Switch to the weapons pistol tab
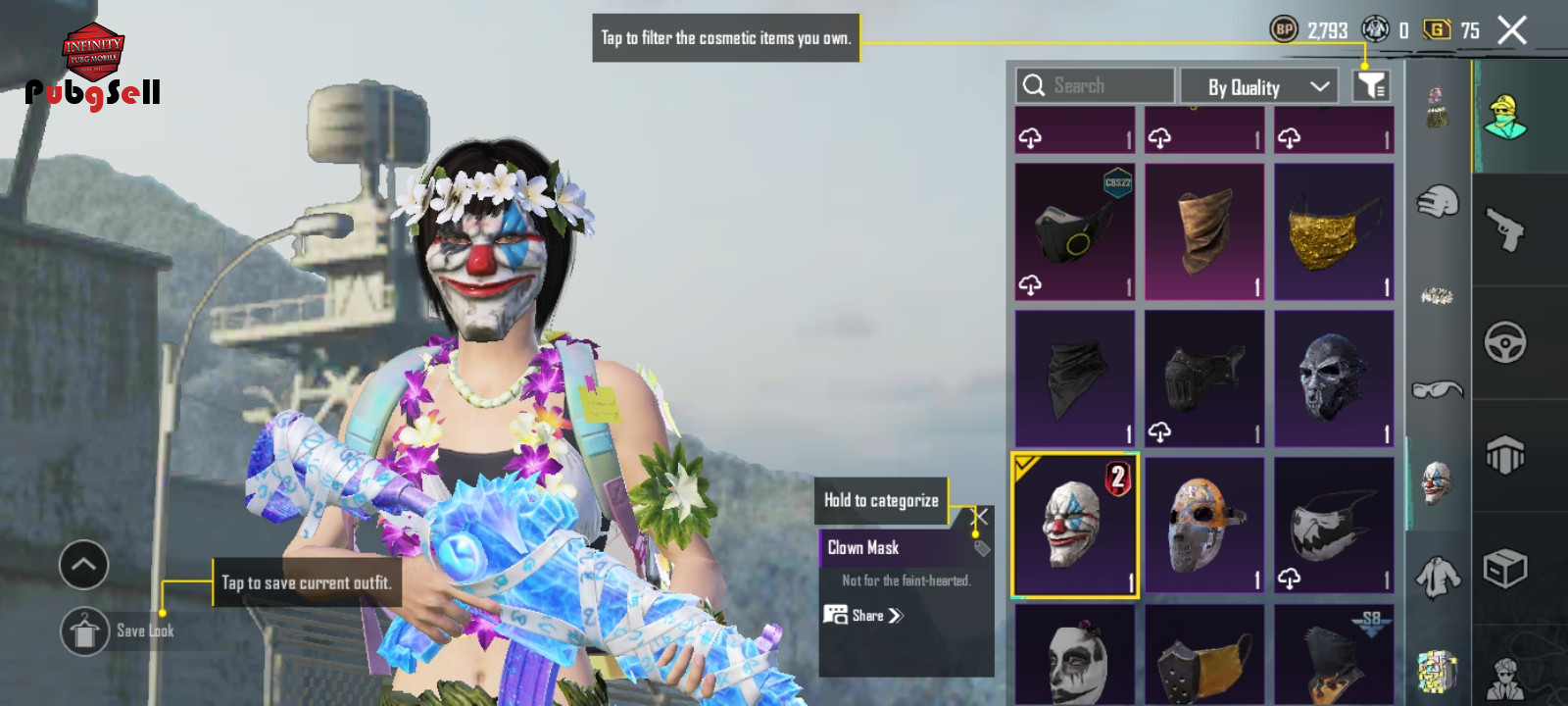This screenshot has height=706, width=1568. point(1504,229)
